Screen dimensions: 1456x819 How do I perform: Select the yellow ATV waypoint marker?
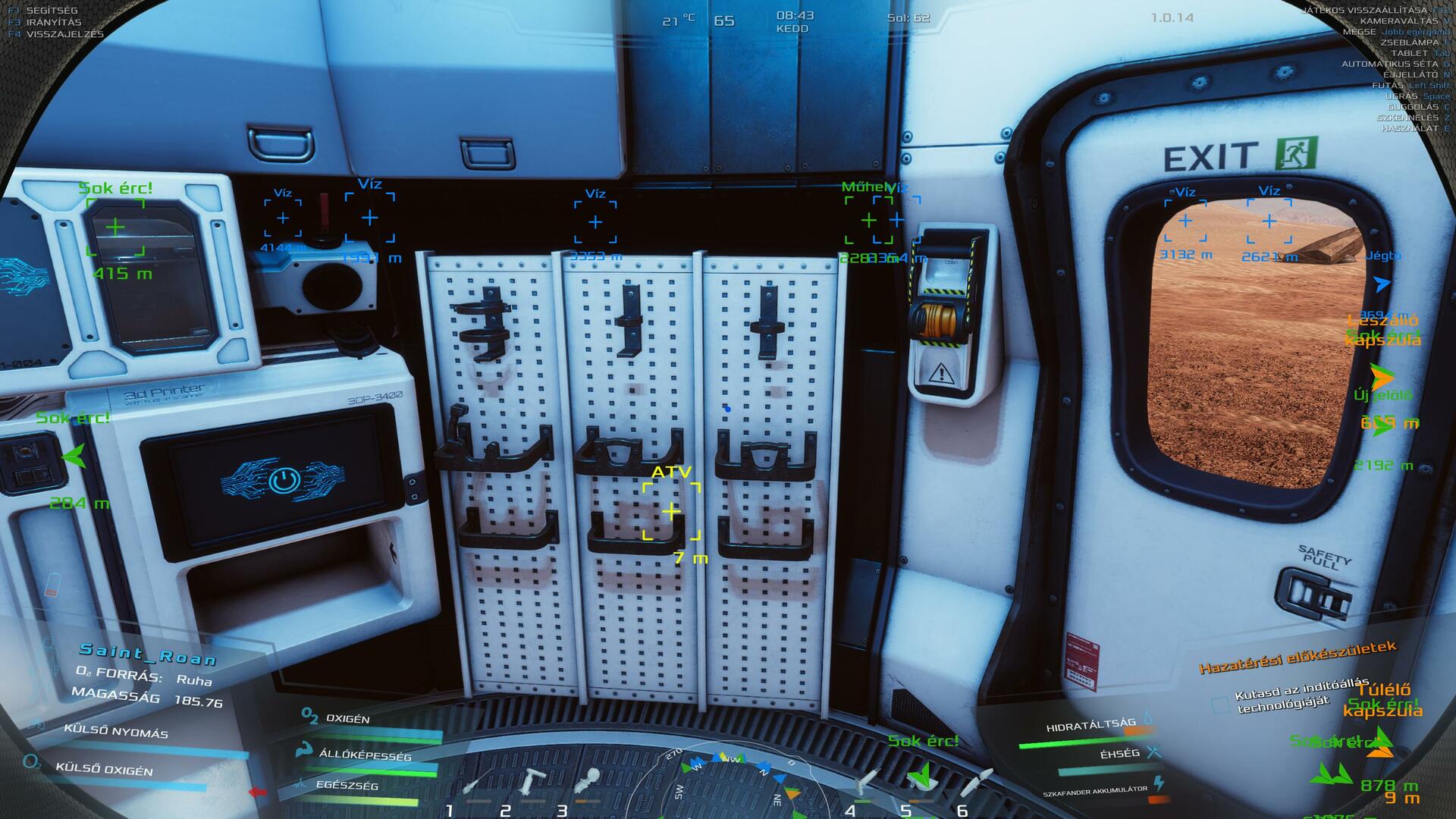click(671, 512)
